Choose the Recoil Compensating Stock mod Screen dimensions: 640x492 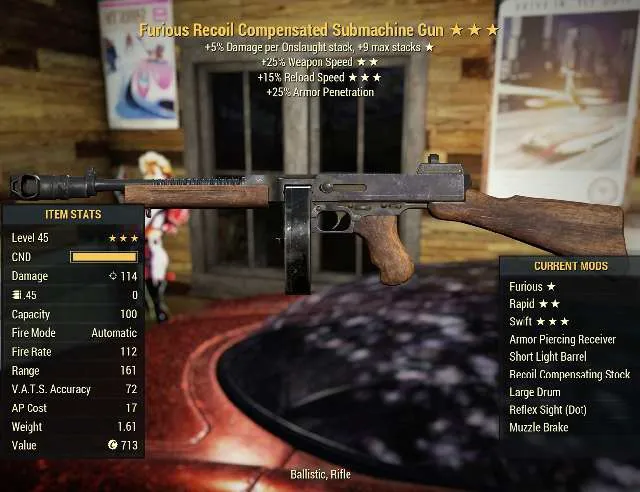(567, 374)
